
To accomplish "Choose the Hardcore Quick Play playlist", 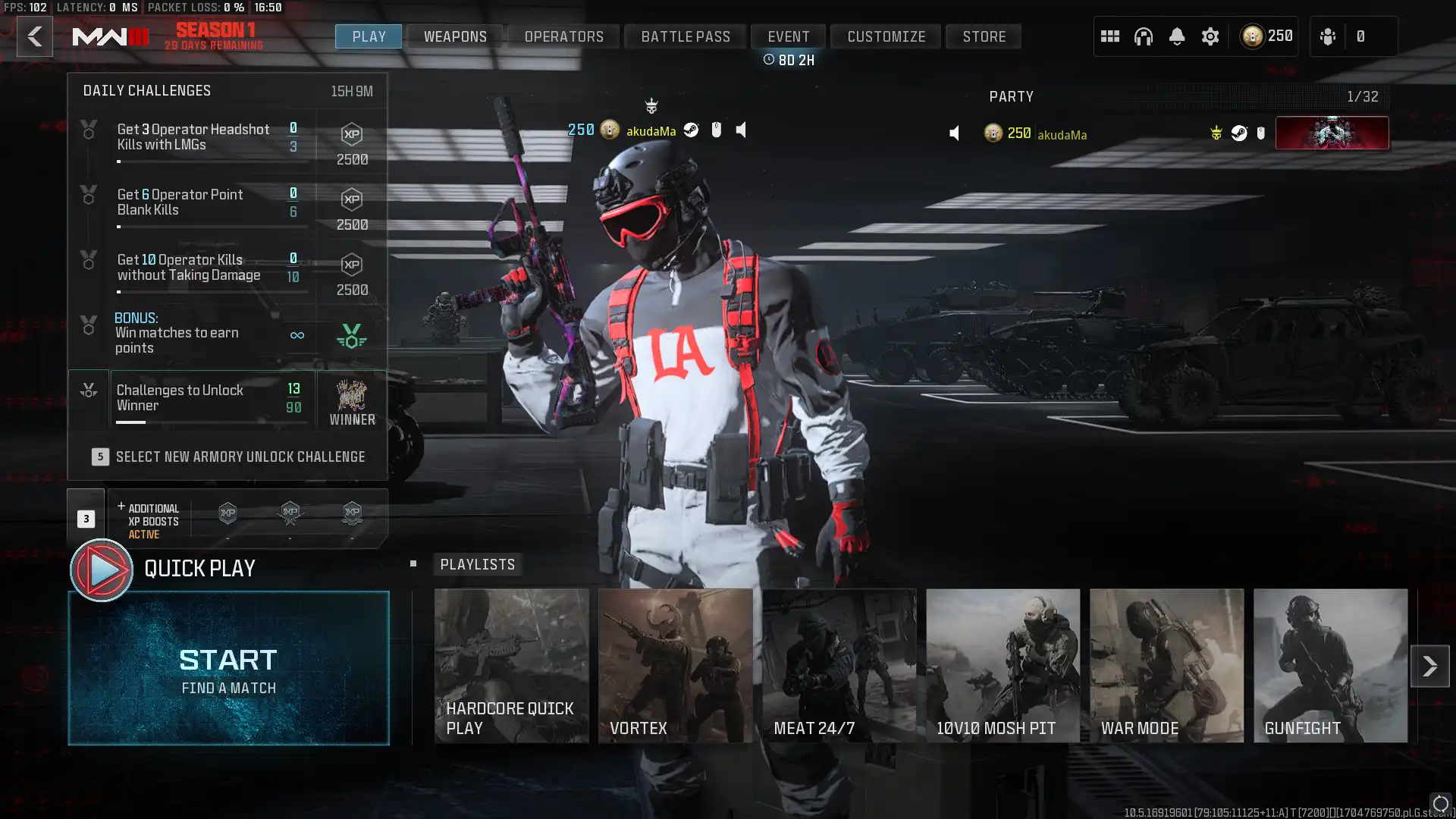I will (511, 666).
